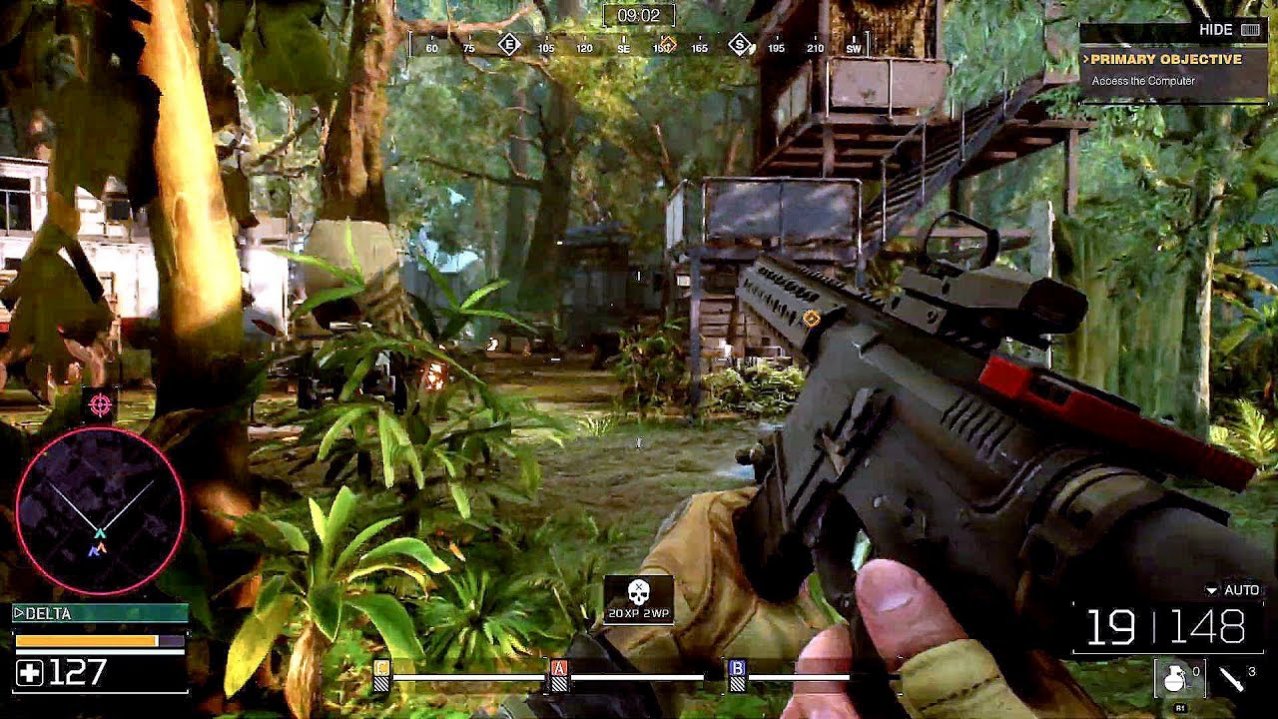Switch the AUTO fire mode selector

pyautogui.click(x=1233, y=590)
